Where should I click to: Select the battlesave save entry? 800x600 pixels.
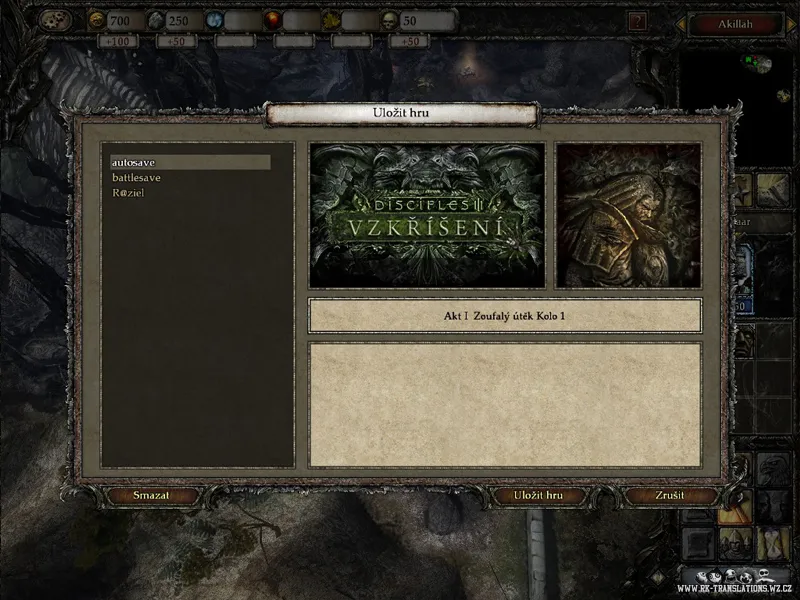pyautogui.click(x=137, y=178)
